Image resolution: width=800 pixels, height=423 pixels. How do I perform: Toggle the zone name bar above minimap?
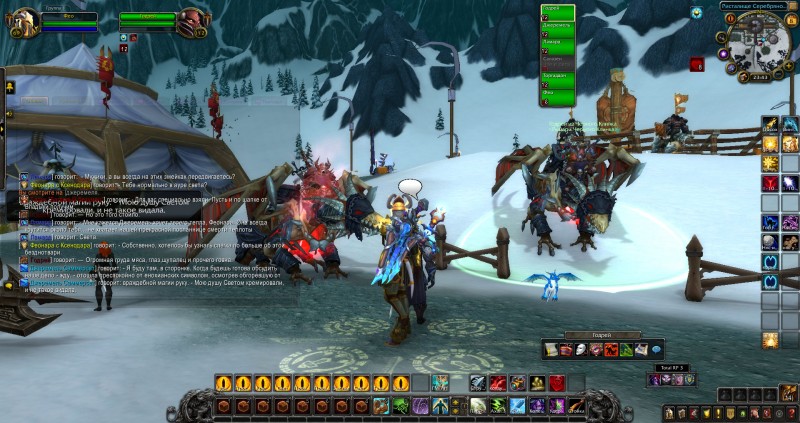pos(752,6)
